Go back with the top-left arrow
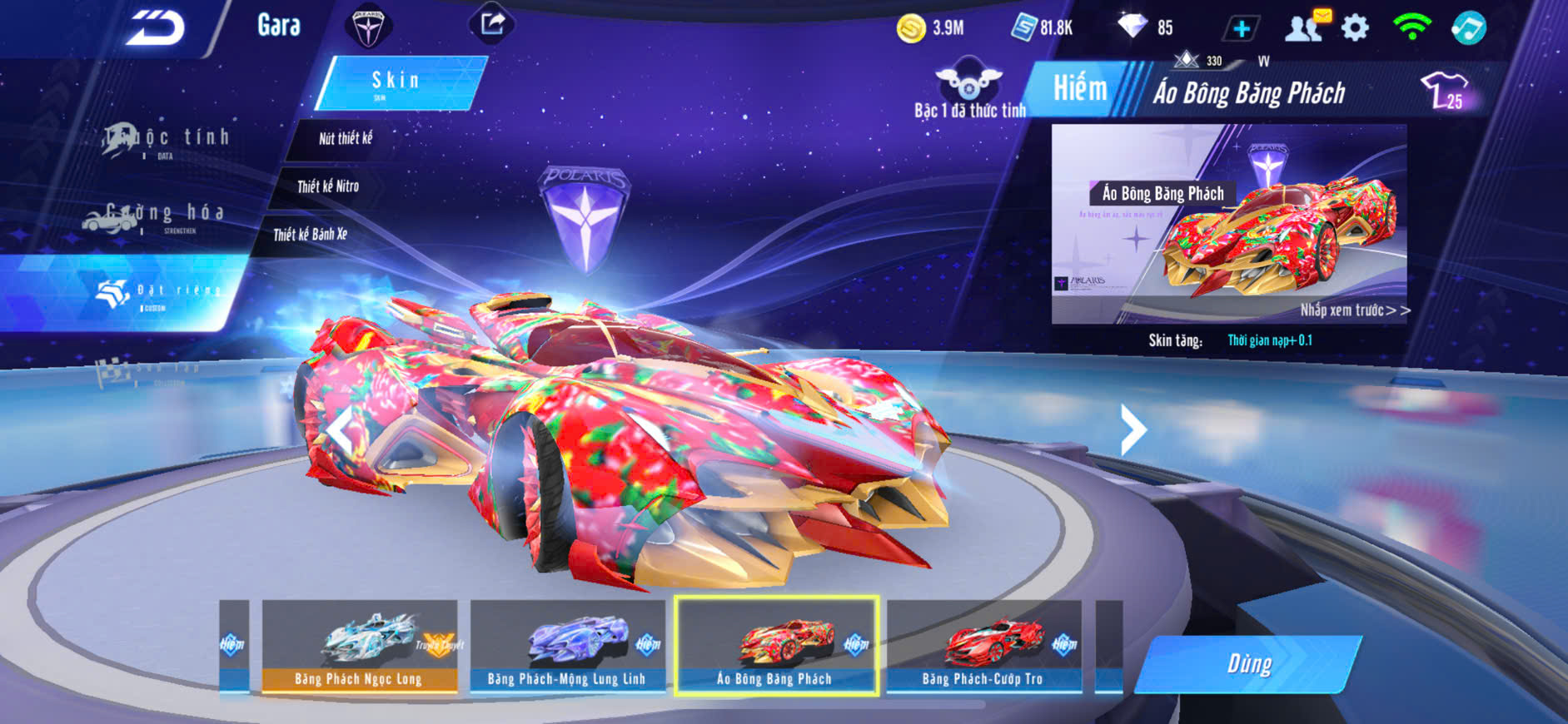Image resolution: width=1568 pixels, height=724 pixels. coord(155,28)
